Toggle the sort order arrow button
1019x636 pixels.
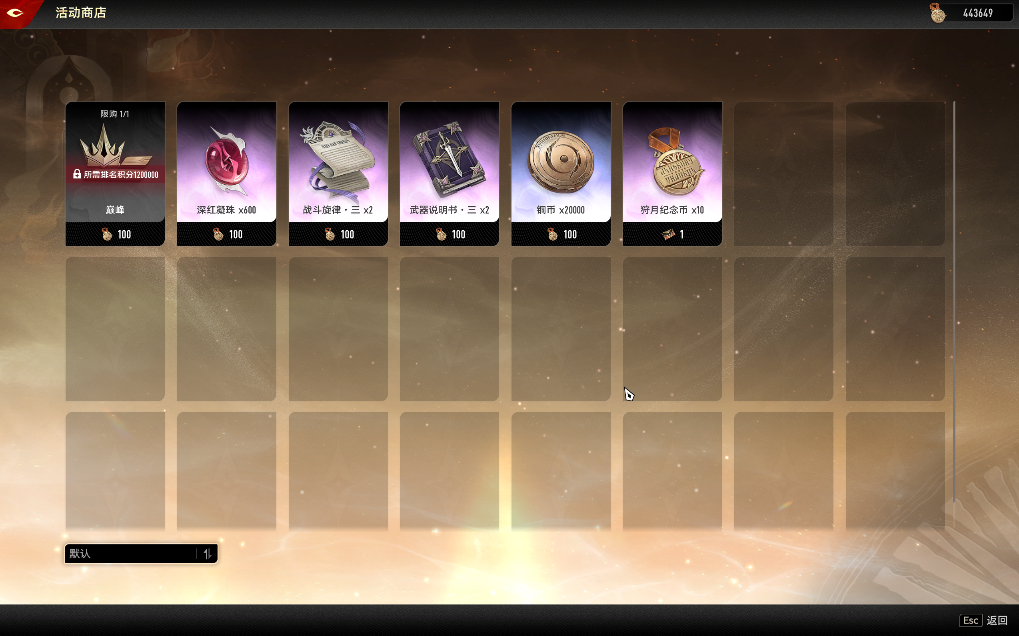tap(207, 554)
